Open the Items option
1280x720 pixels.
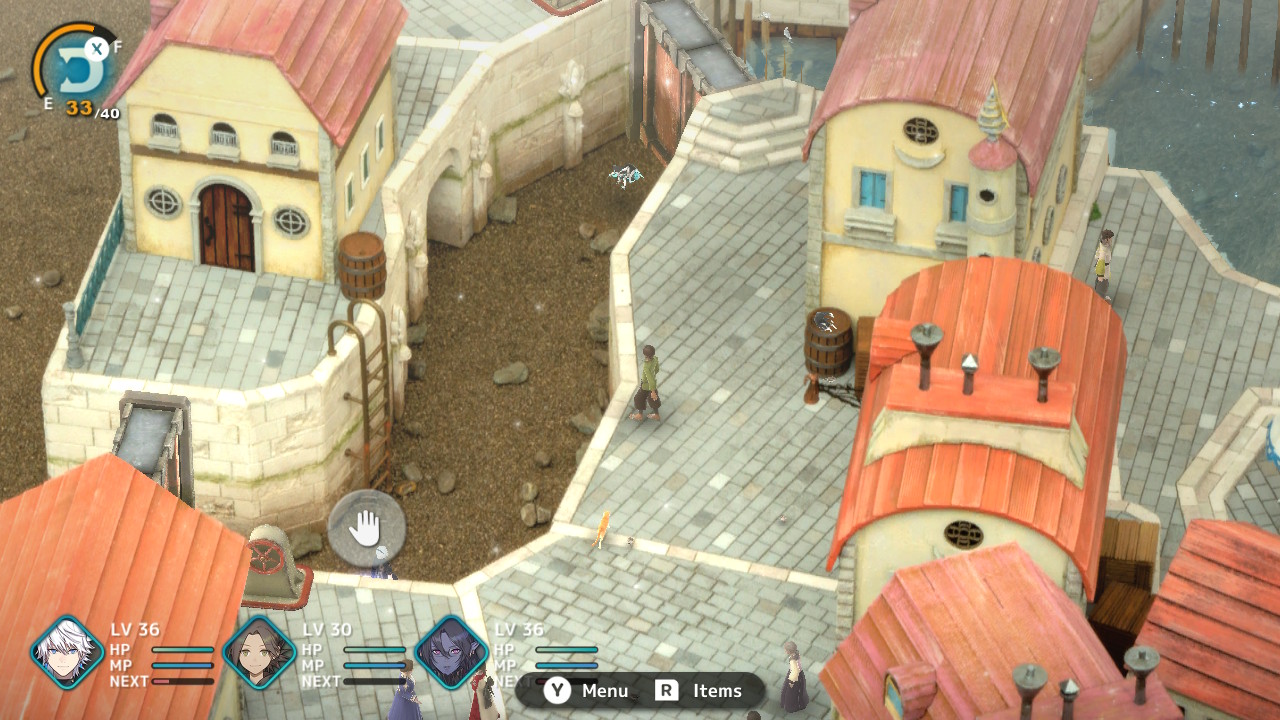point(699,691)
